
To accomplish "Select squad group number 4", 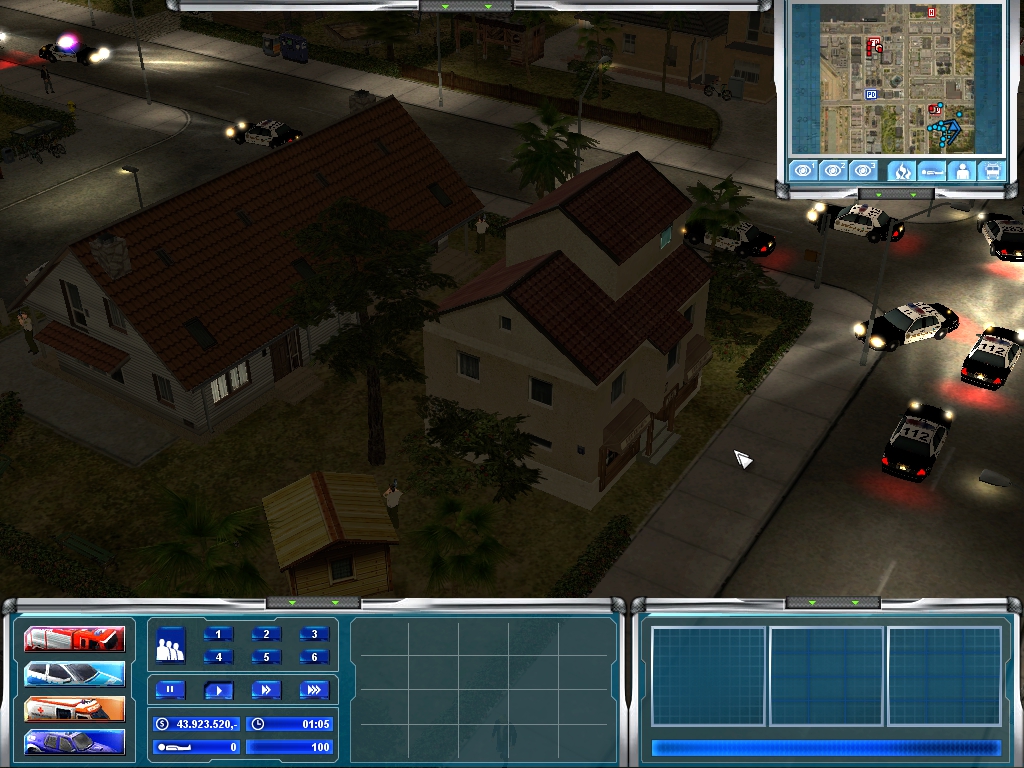I will [x=219, y=657].
